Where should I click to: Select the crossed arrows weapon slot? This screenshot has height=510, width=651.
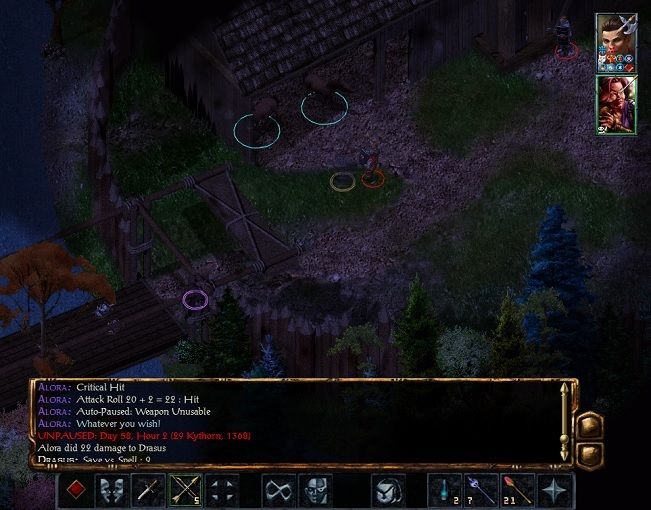[x=185, y=490]
